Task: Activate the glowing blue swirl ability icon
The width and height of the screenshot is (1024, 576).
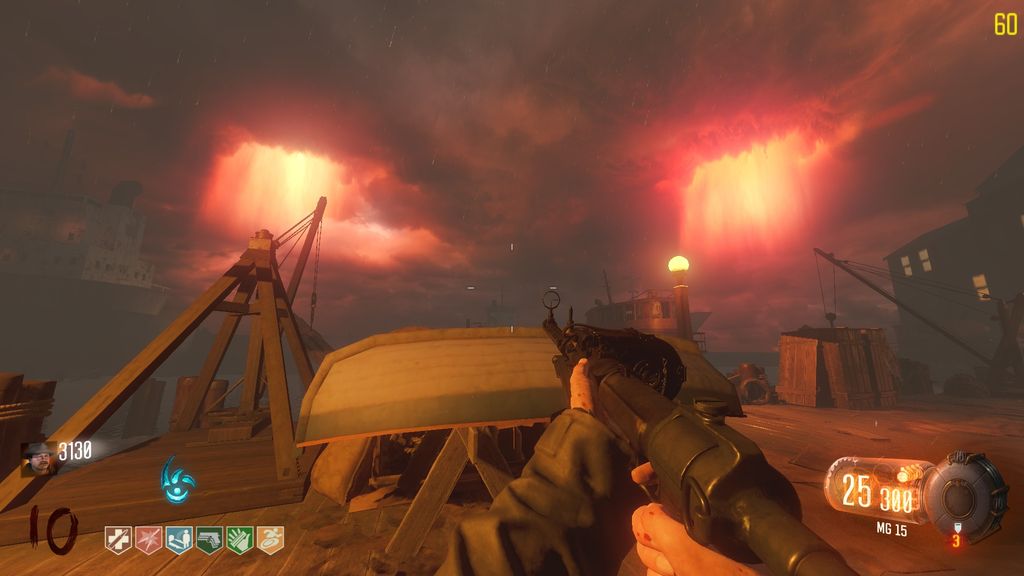Action: tap(178, 480)
